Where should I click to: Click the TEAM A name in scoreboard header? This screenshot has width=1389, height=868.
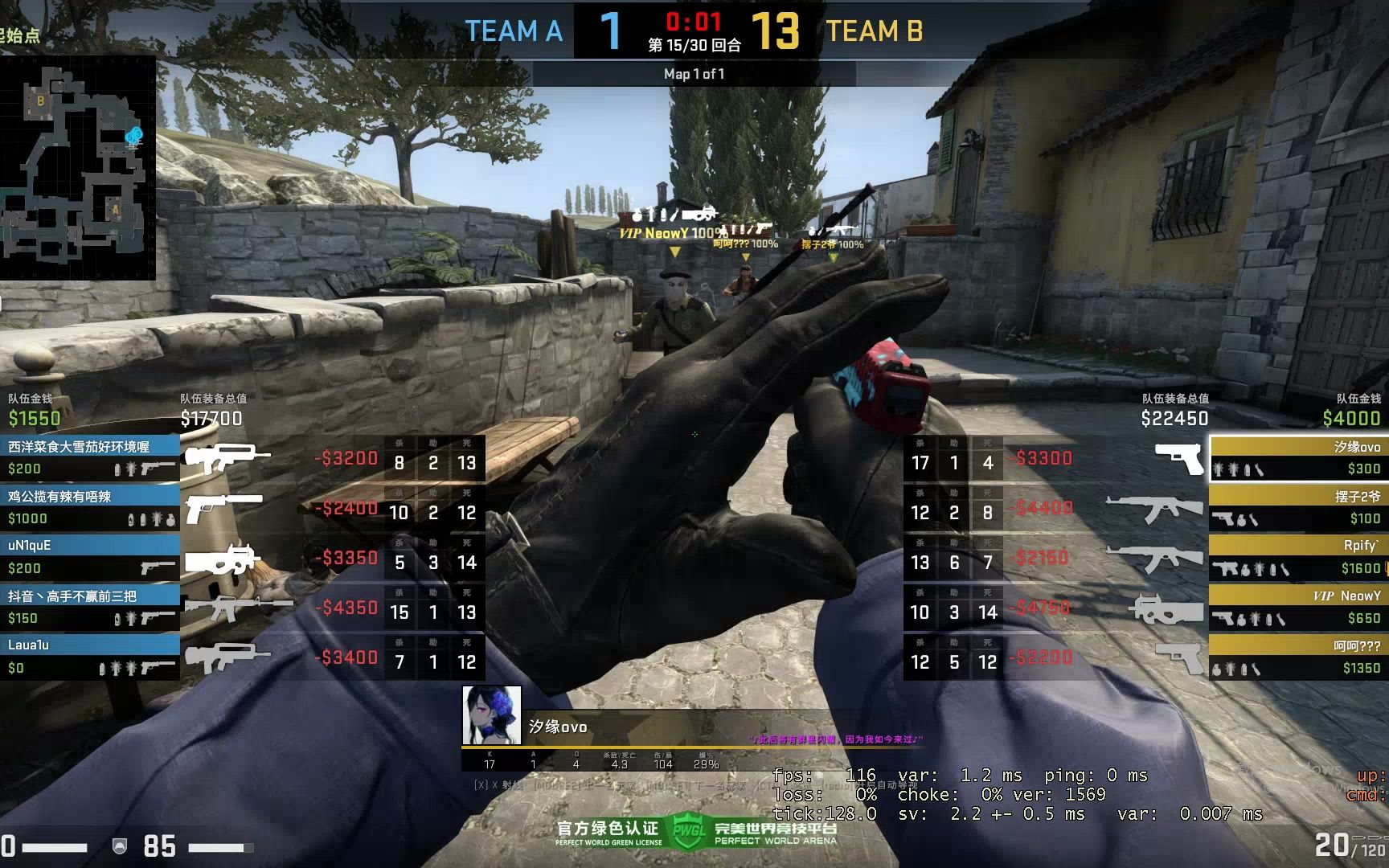tap(514, 31)
